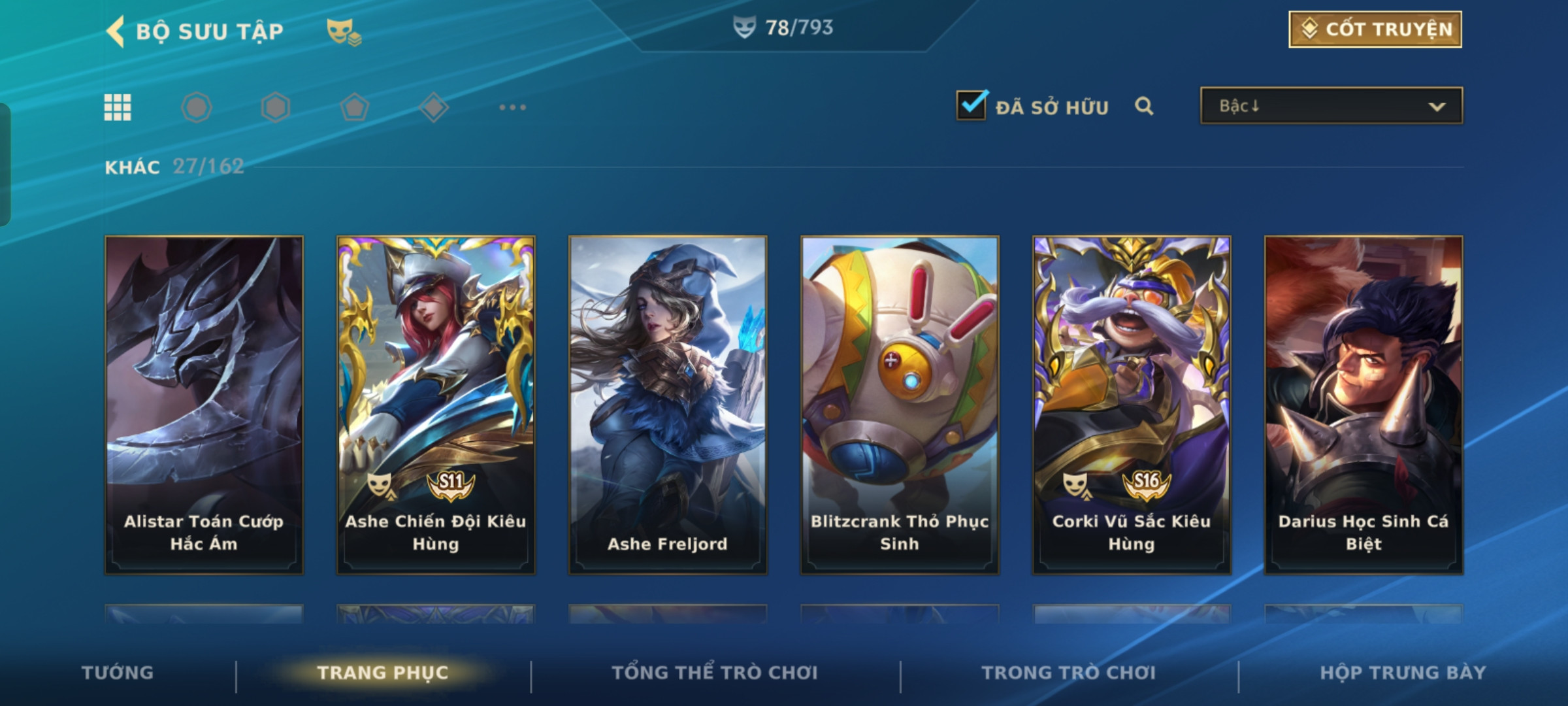Toggle the Đã Sở Hữu checkbox

(972, 106)
